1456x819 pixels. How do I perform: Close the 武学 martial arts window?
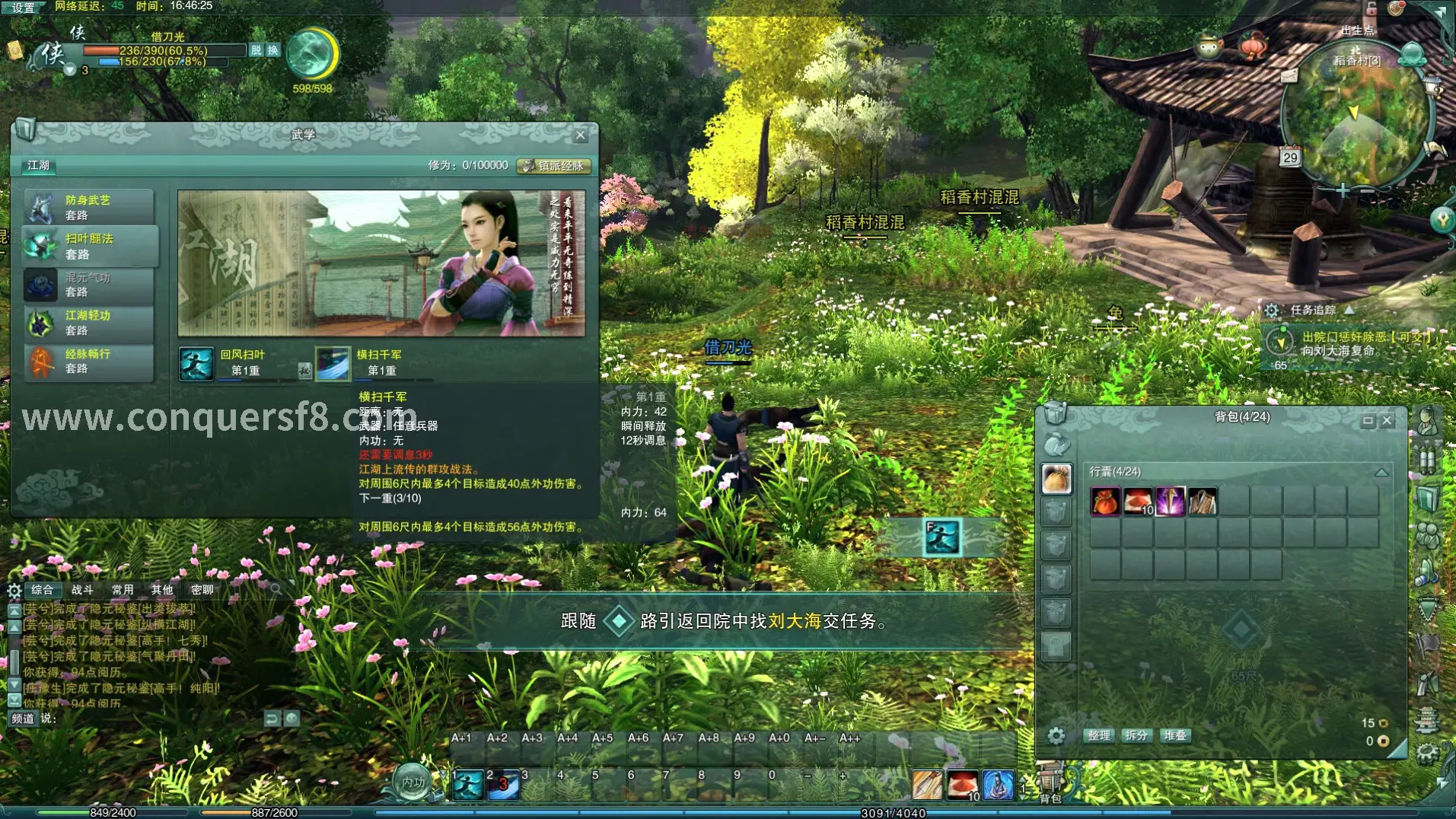581,135
